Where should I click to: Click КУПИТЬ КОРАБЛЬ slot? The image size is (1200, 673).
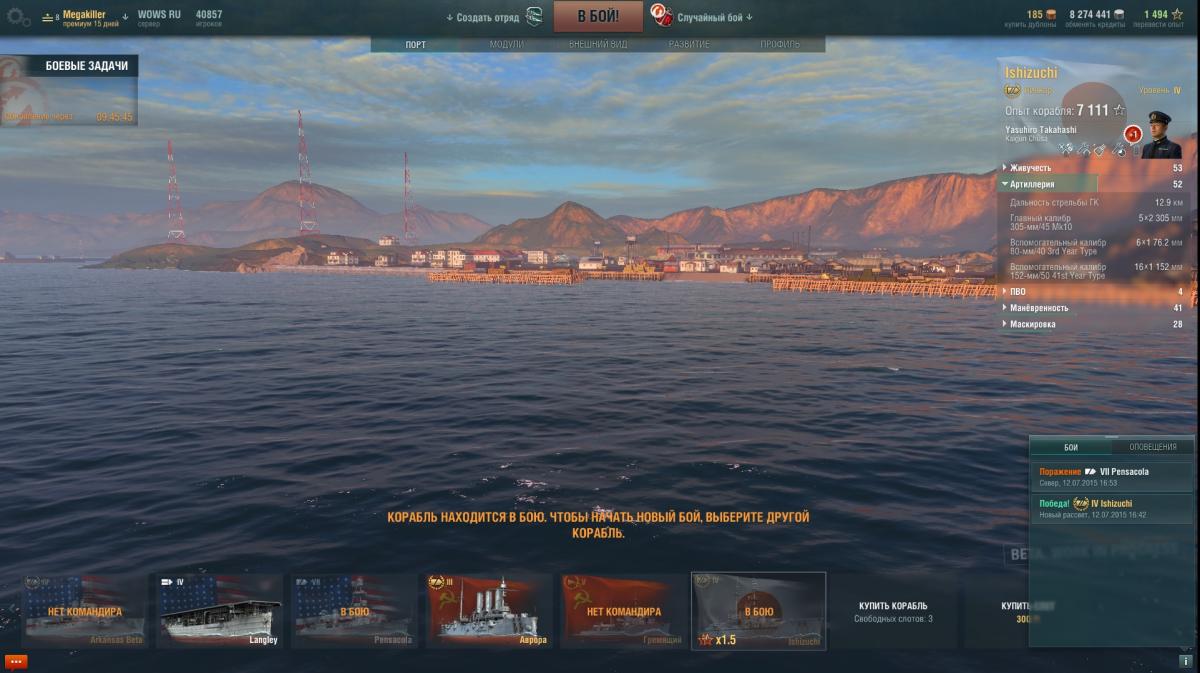(893, 610)
